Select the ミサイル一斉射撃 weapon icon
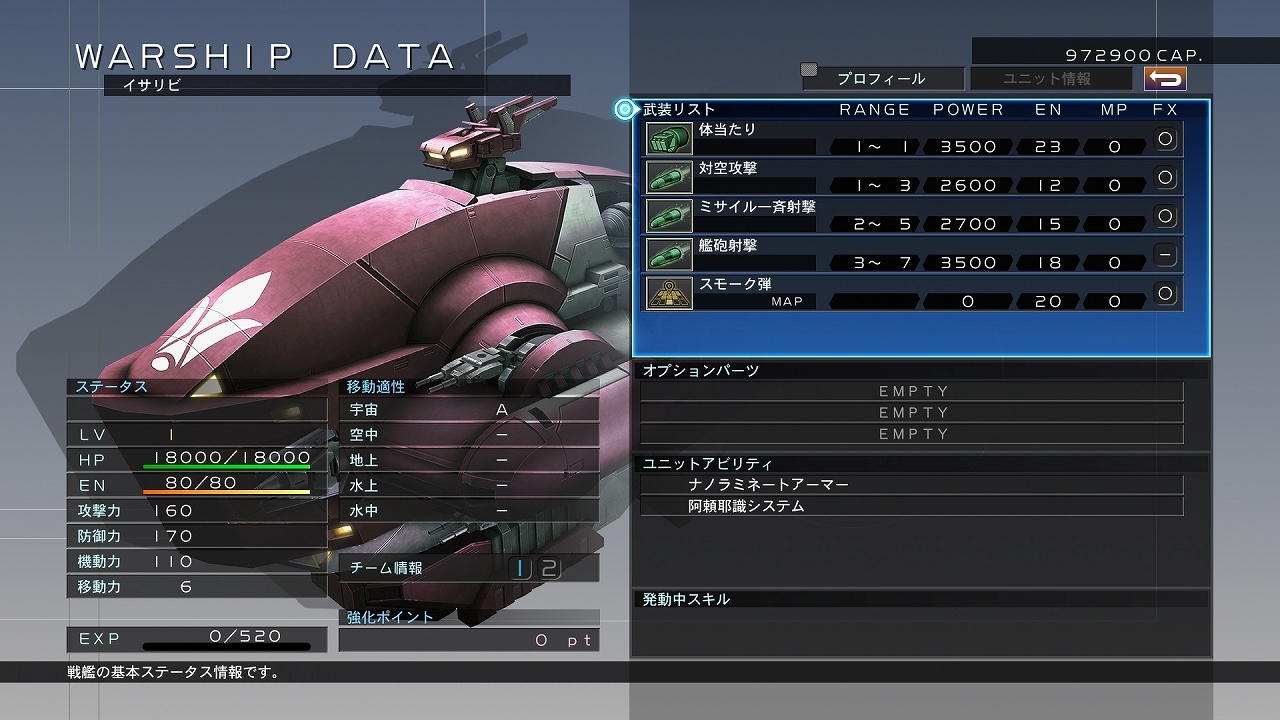The width and height of the screenshot is (1280, 720). (x=668, y=214)
